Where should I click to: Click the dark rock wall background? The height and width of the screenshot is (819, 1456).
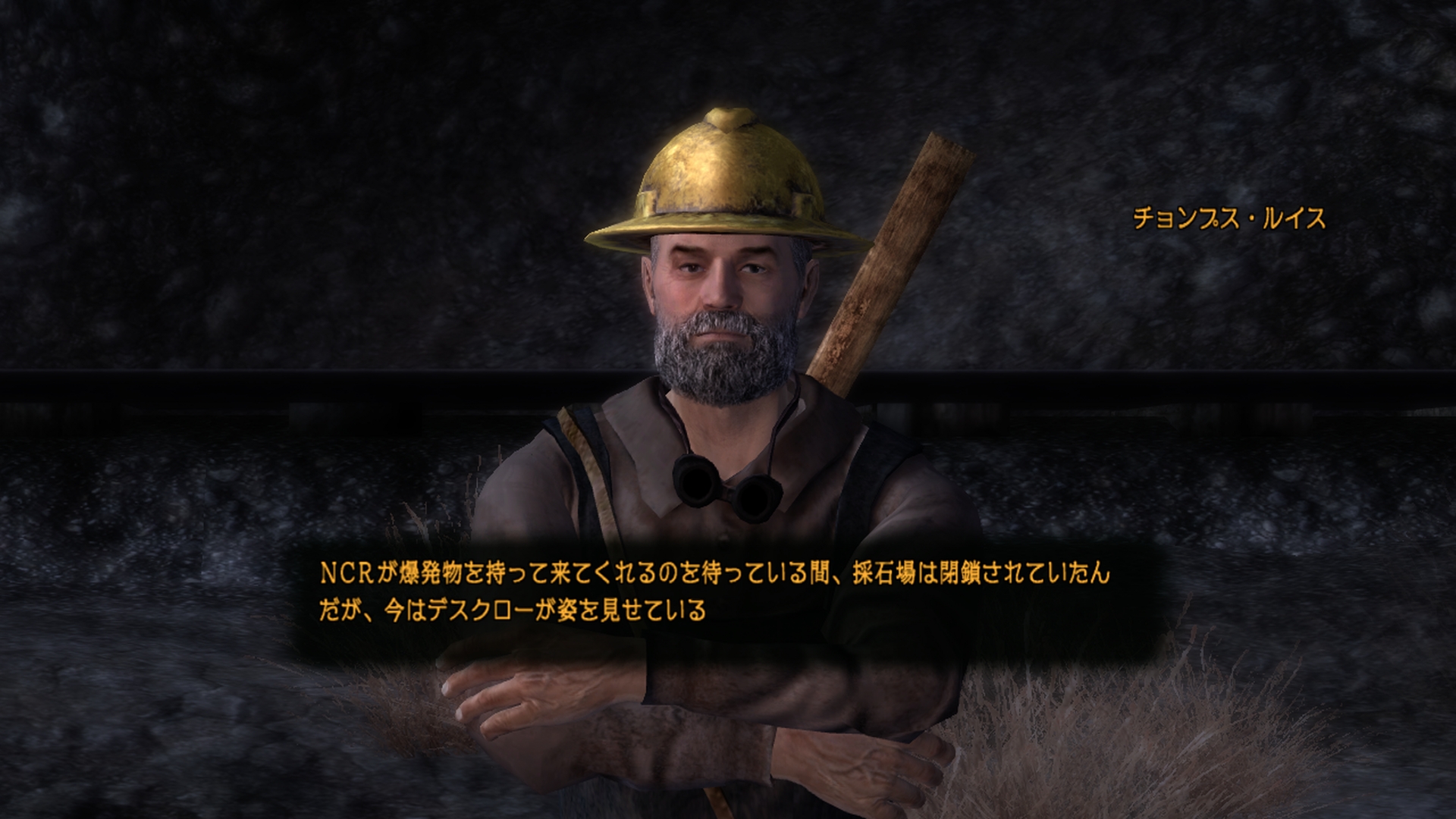(227, 152)
